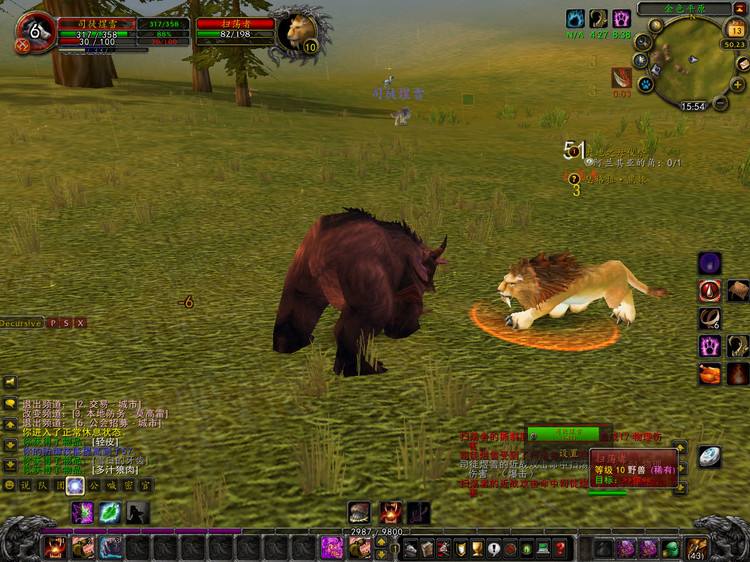
Task: Click the paw tracking button on minimap
Action: click(x=646, y=85)
